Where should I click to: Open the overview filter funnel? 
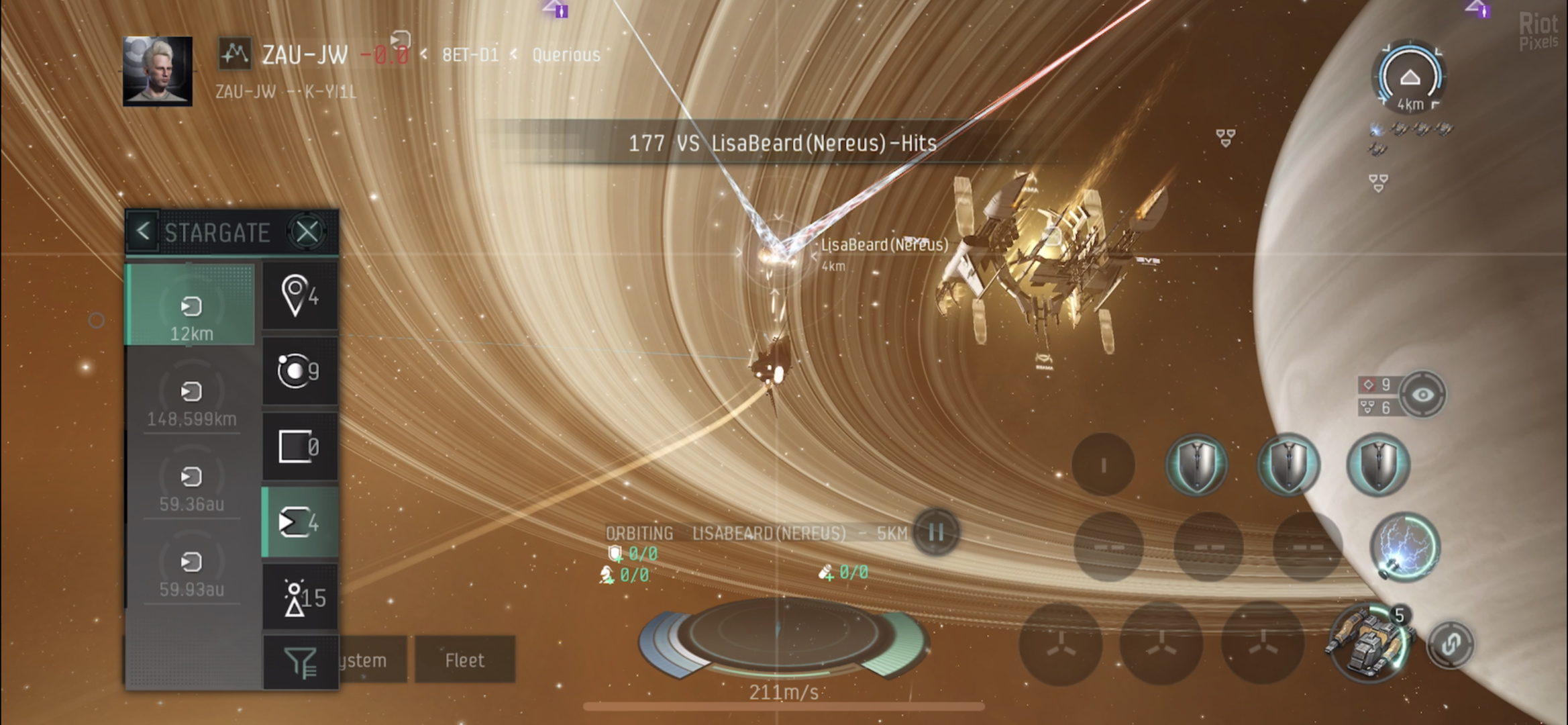pos(299,662)
